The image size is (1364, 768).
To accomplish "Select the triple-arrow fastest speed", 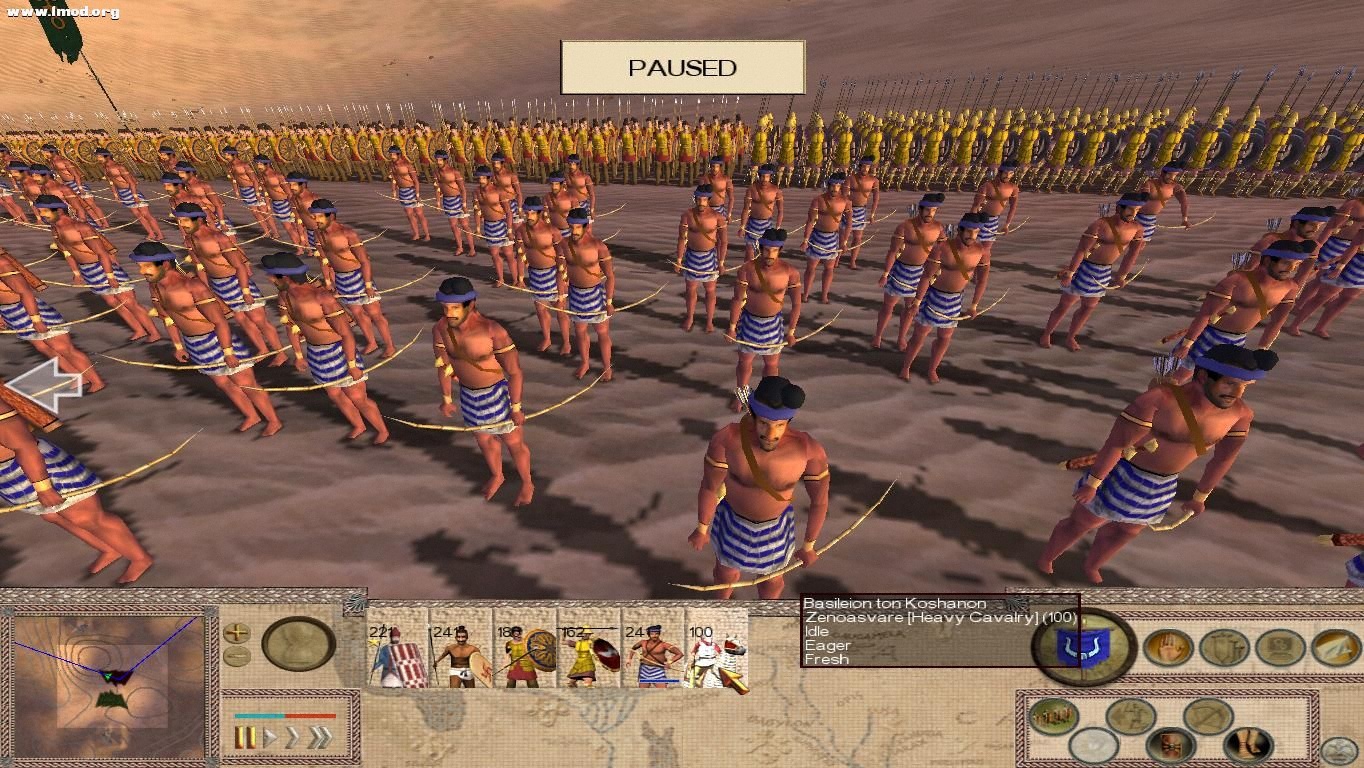I will (x=320, y=738).
